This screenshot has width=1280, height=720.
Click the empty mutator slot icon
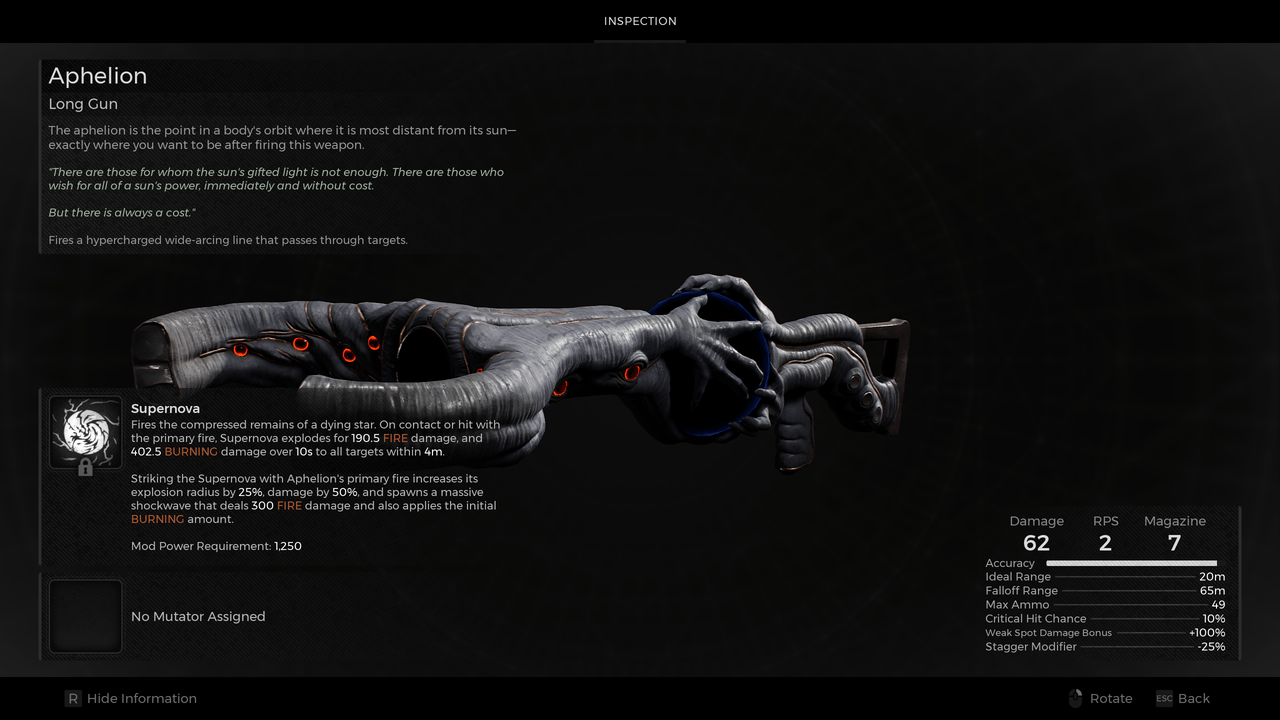tap(85, 616)
